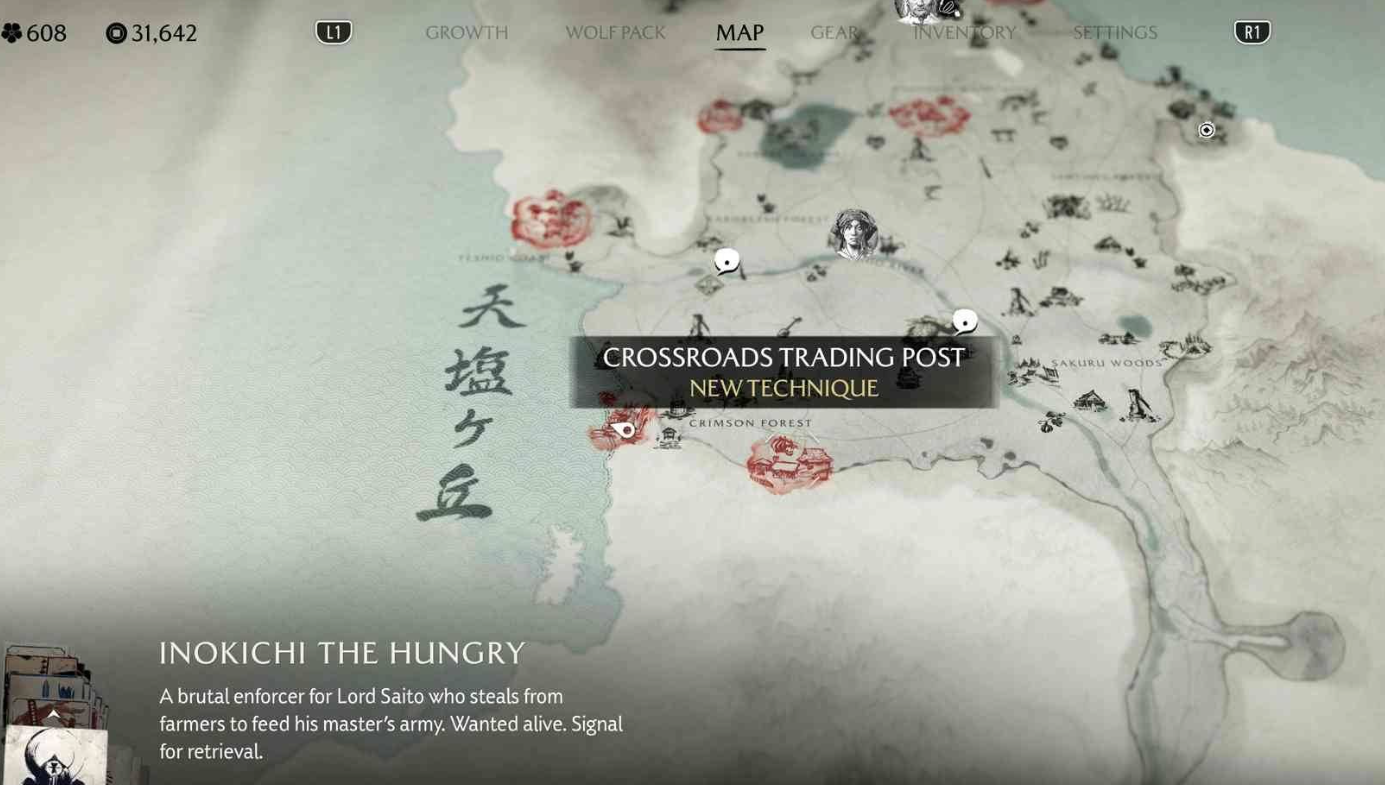Viewport: 1385px width, 785px height.
Task: Click the flower currency icon in the top corner
Action: [x=13, y=32]
